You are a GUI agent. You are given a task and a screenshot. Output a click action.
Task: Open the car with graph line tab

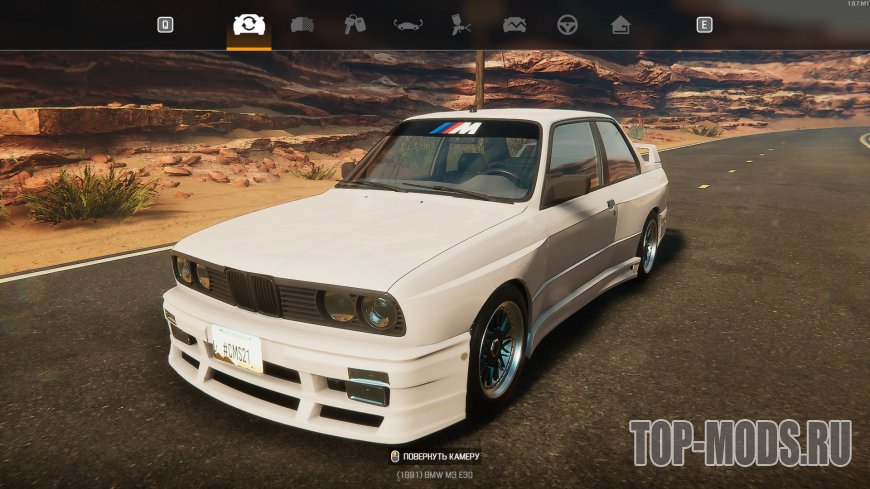514,25
